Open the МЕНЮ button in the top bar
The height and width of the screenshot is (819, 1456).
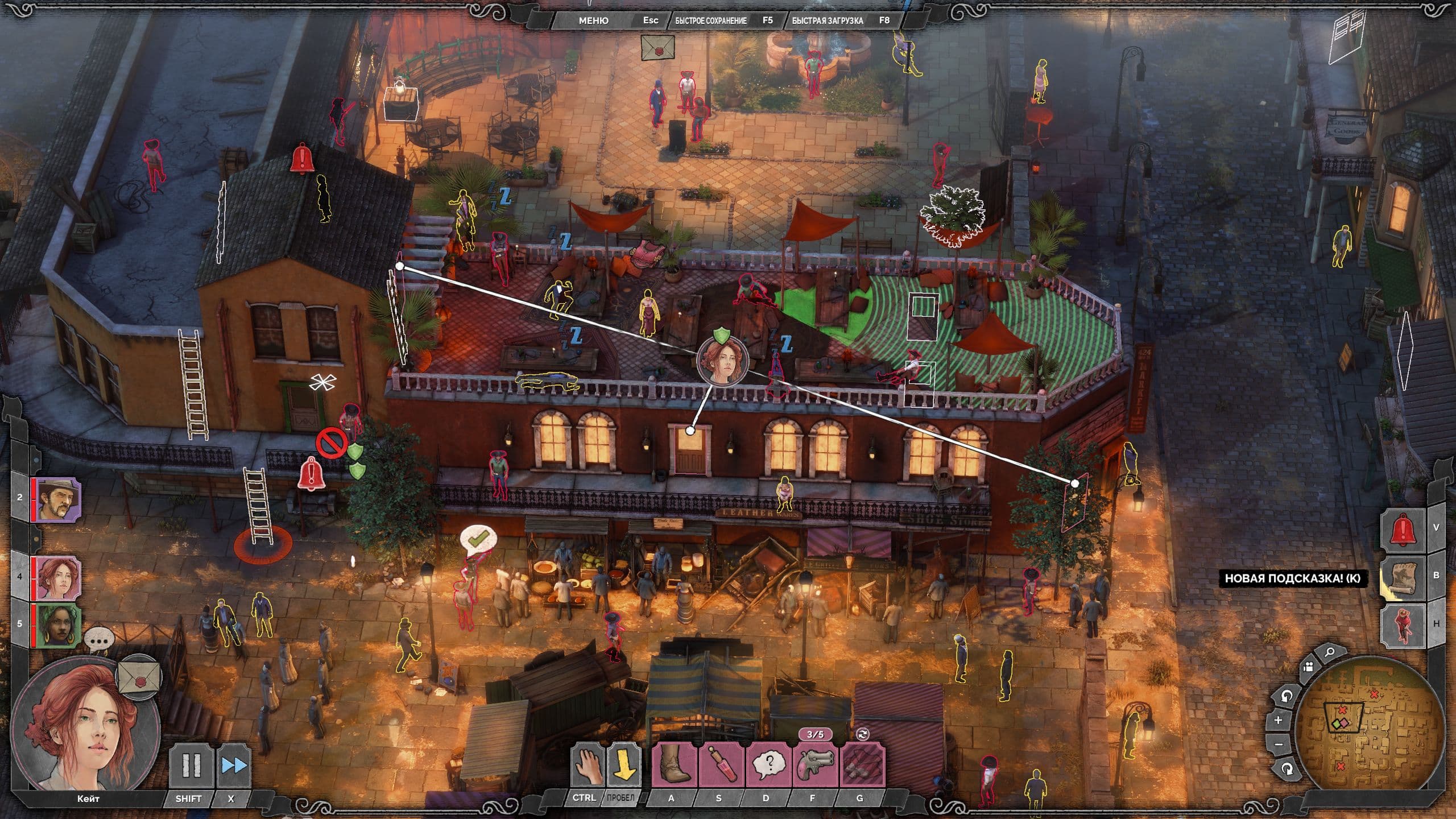[x=593, y=20]
